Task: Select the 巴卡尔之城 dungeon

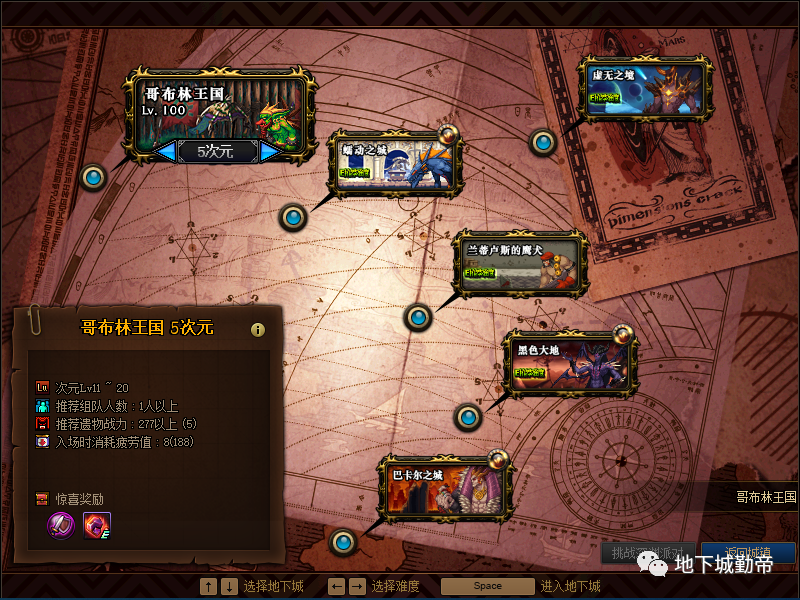Action: click(x=446, y=489)
